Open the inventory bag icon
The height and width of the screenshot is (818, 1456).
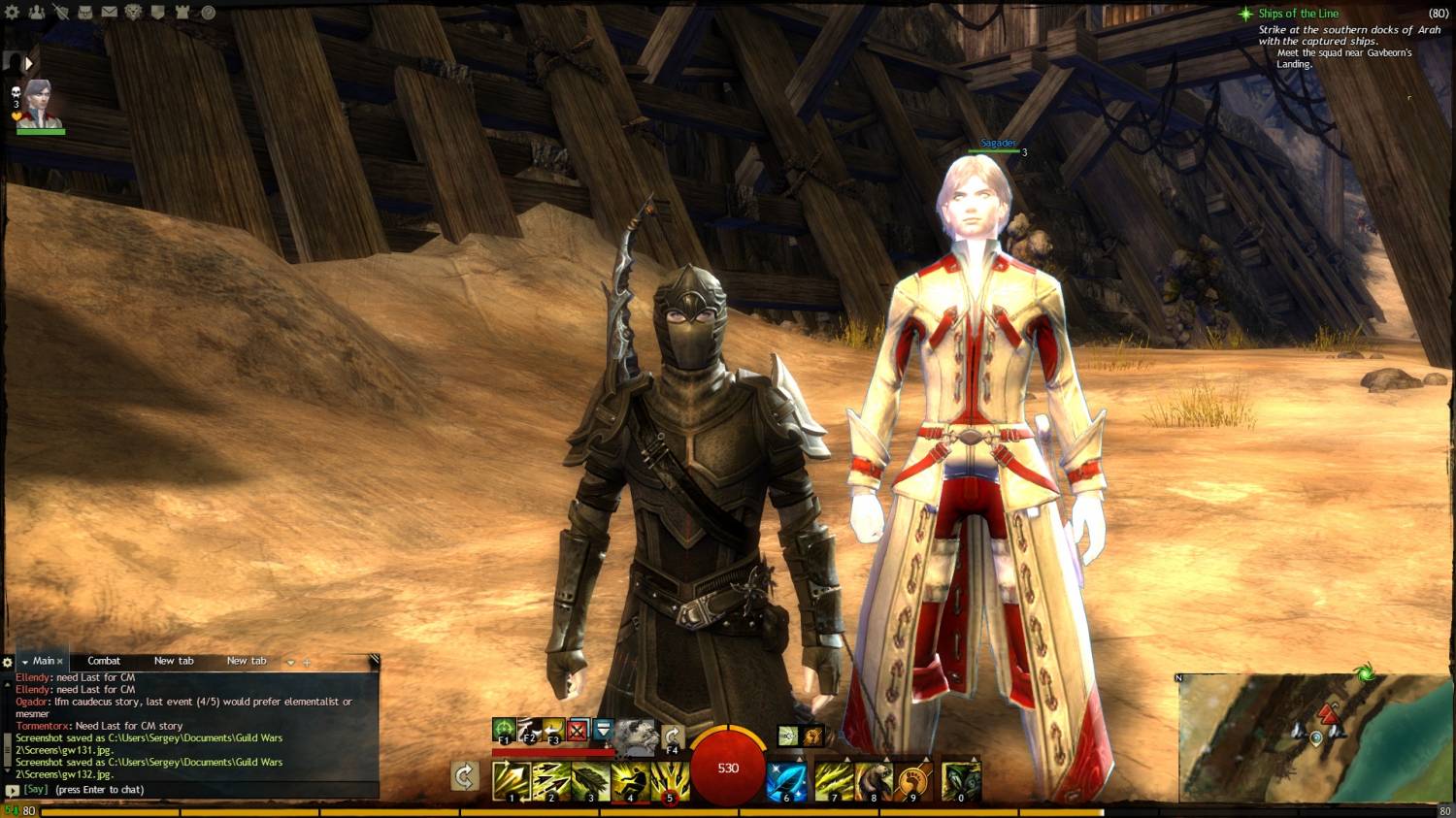click(85, 13)
